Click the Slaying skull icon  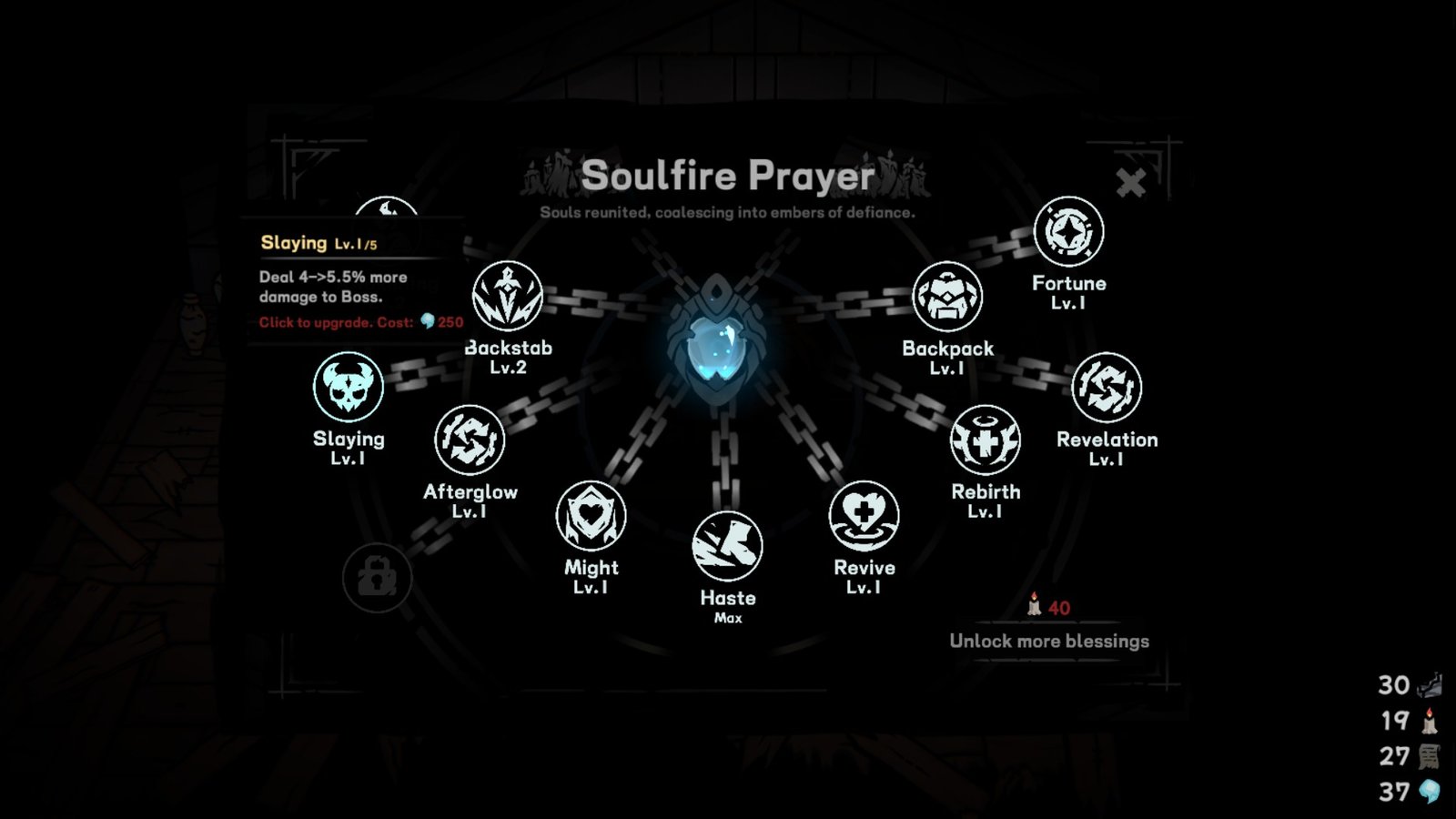[349, 389]
